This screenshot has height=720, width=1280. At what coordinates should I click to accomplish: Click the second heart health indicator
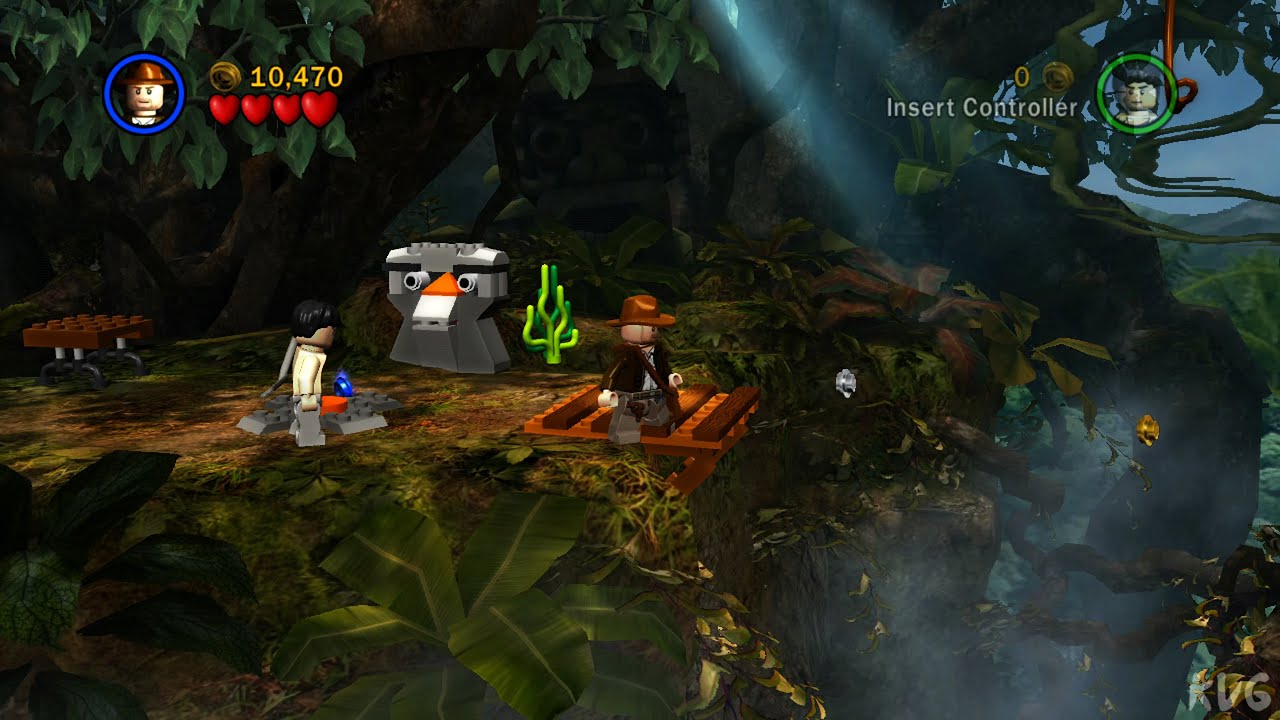254,109
